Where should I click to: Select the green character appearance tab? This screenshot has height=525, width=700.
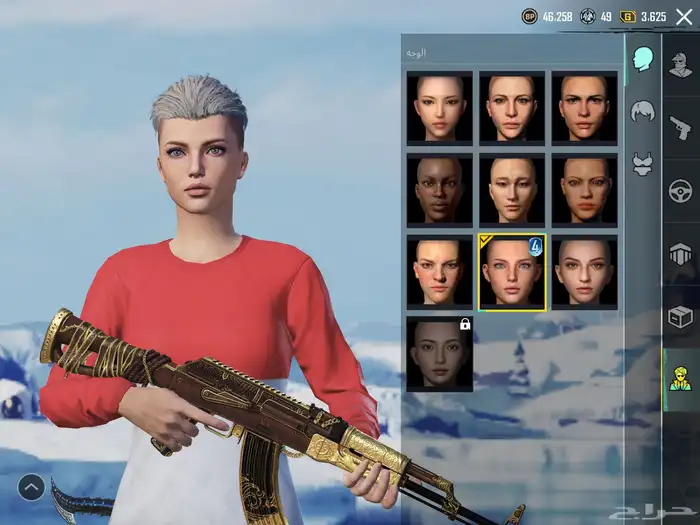(681, 380)
